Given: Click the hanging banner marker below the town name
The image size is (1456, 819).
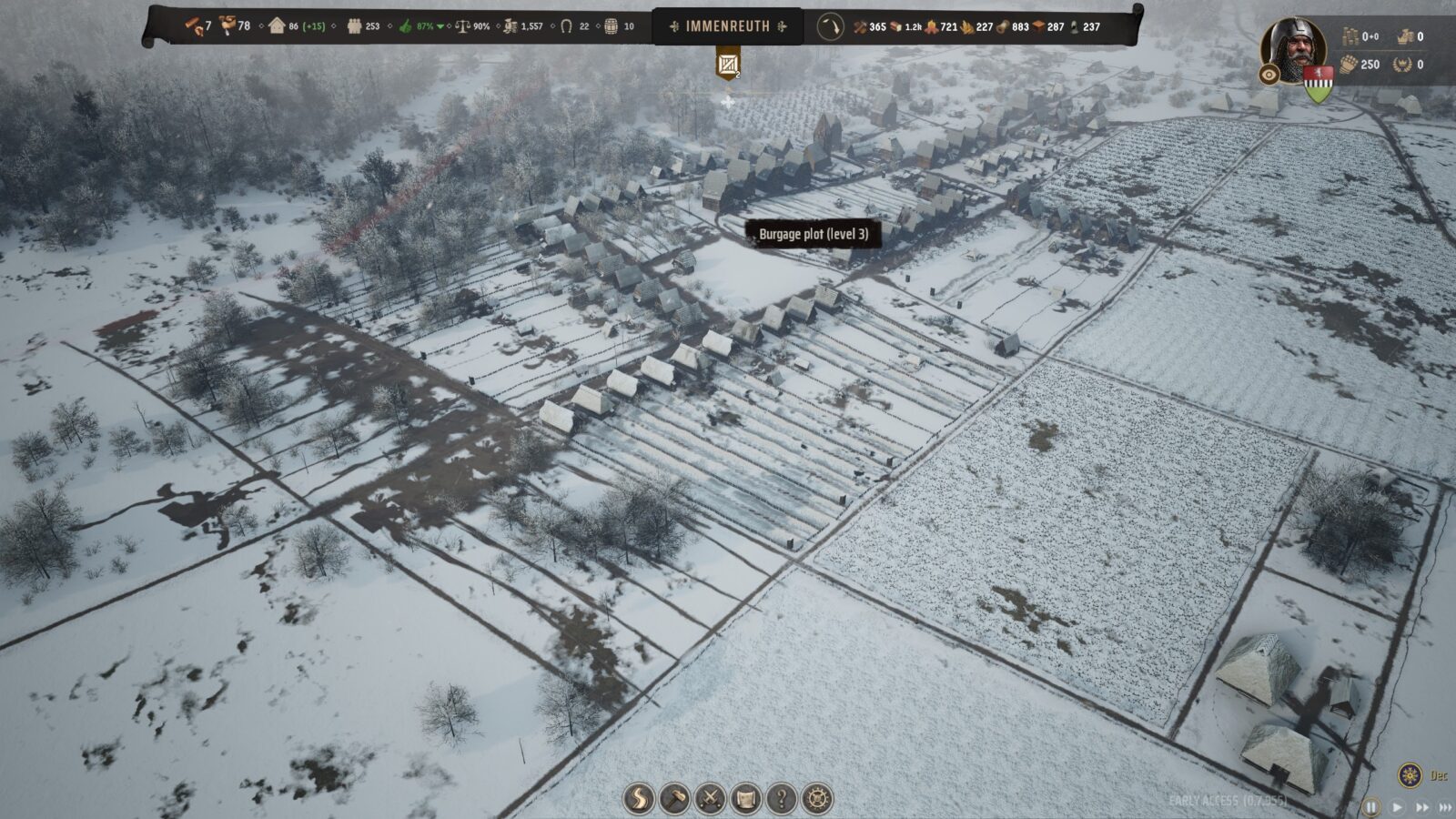Looking at the screenshot, I should tap(727, 64).
